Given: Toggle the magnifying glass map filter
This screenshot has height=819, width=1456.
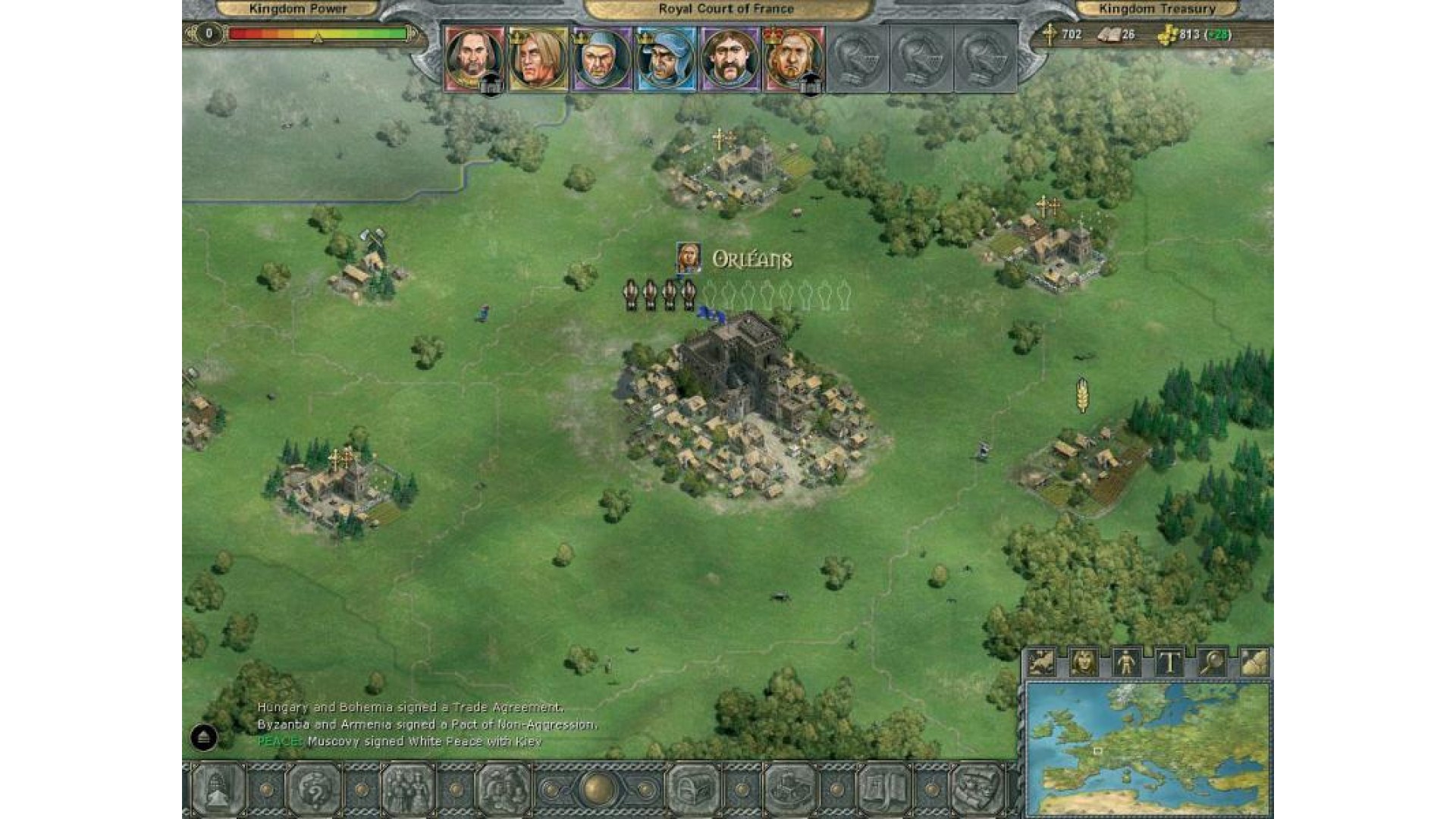Looking at the screenshot, I should tap(1212, 664).
